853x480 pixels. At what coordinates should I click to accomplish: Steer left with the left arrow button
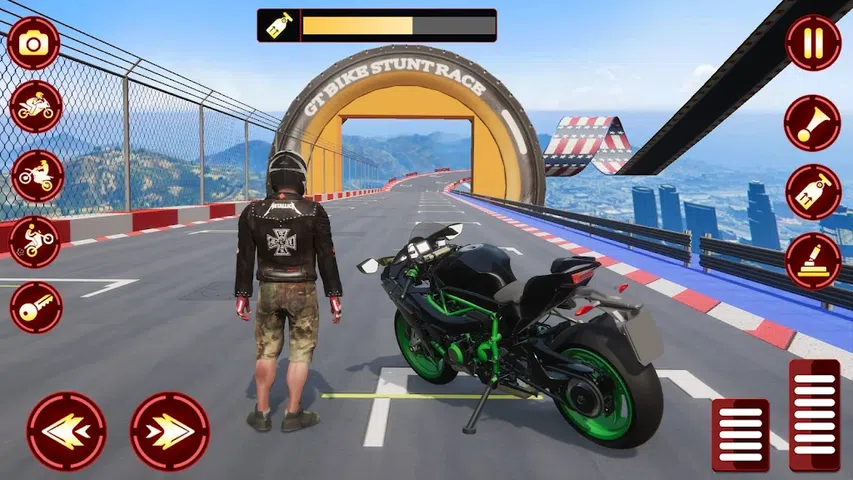click(x=66, y=431)
